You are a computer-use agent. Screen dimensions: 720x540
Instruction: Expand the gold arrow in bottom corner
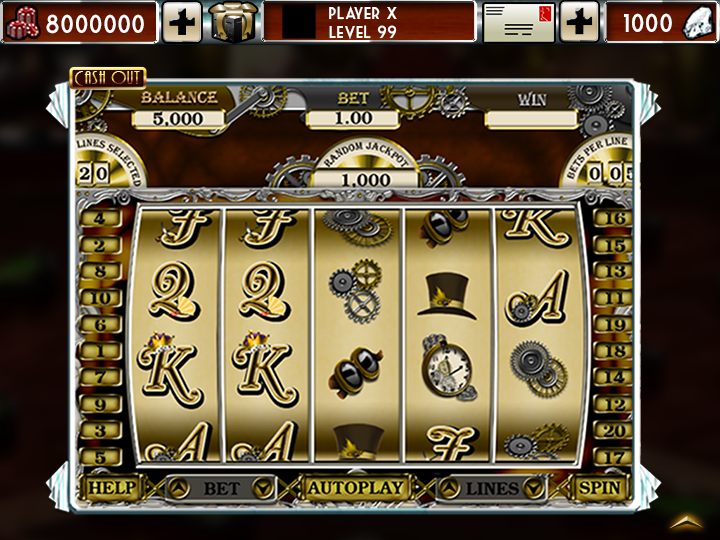(686, 521)
